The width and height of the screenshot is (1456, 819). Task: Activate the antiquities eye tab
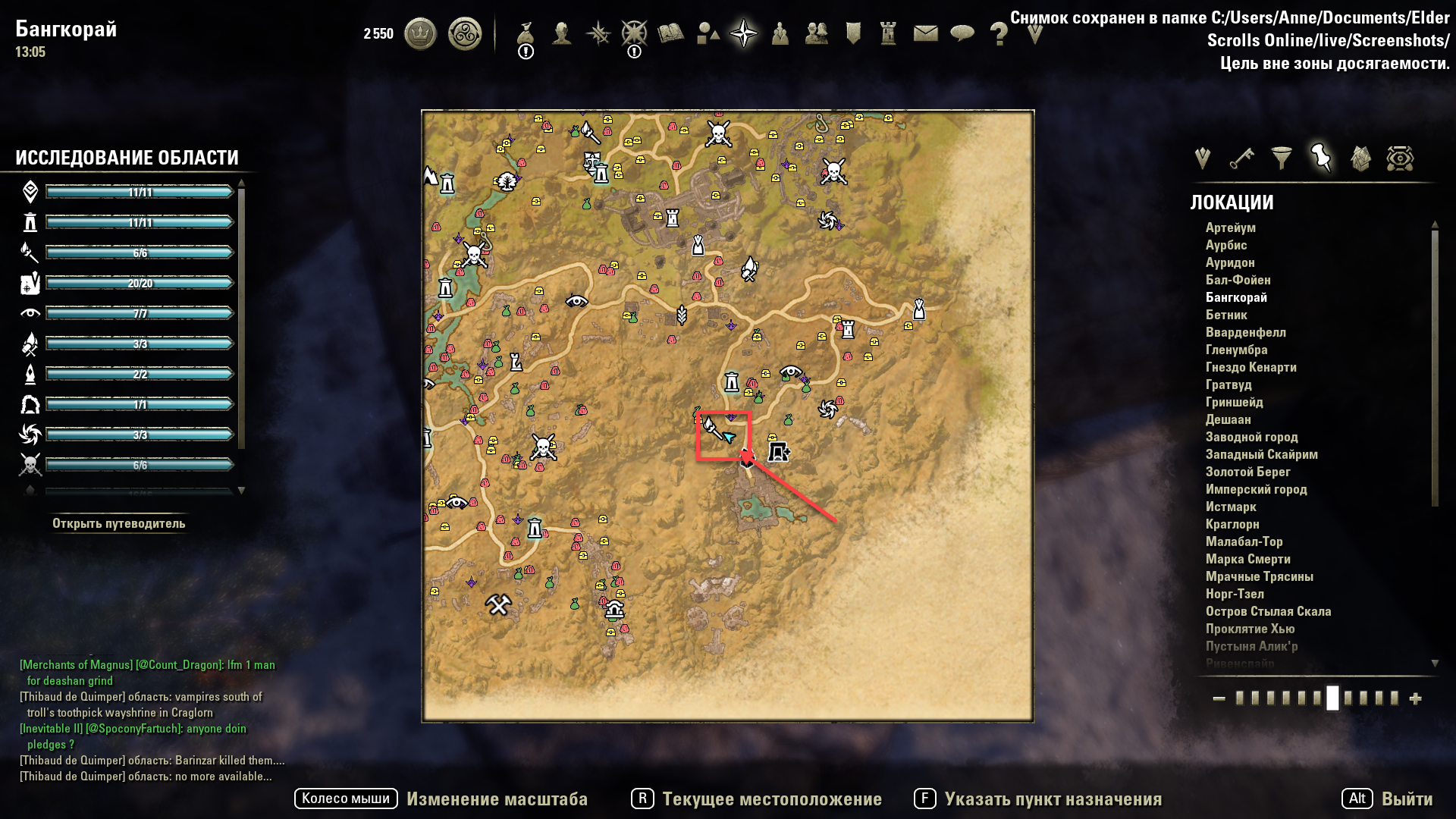pyautogui.click(x=1399, y=159)
